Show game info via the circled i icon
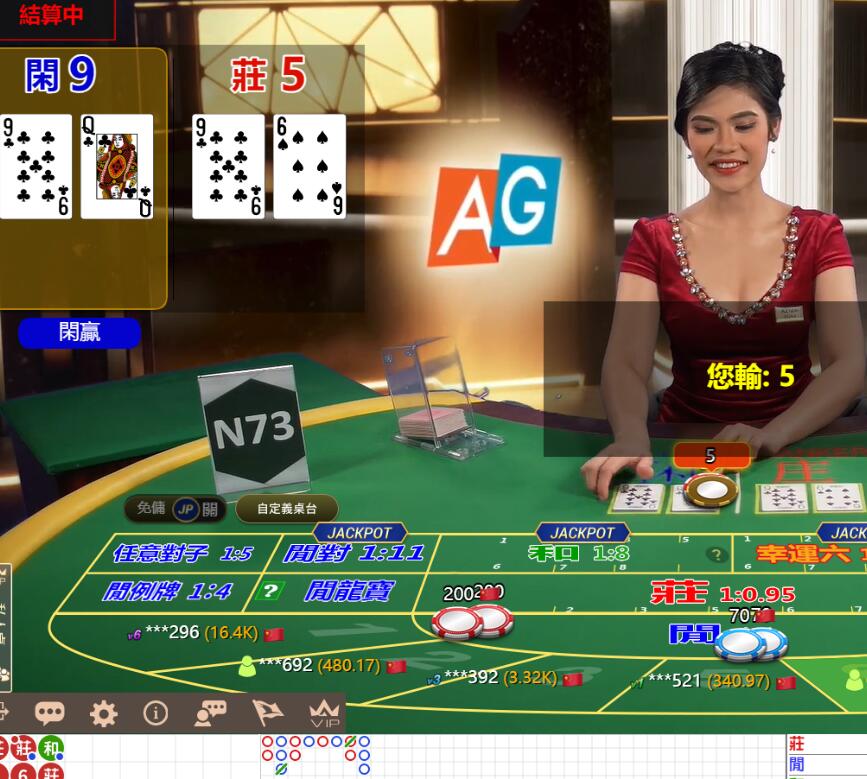The image size is (867, 779). pos(155,713)
